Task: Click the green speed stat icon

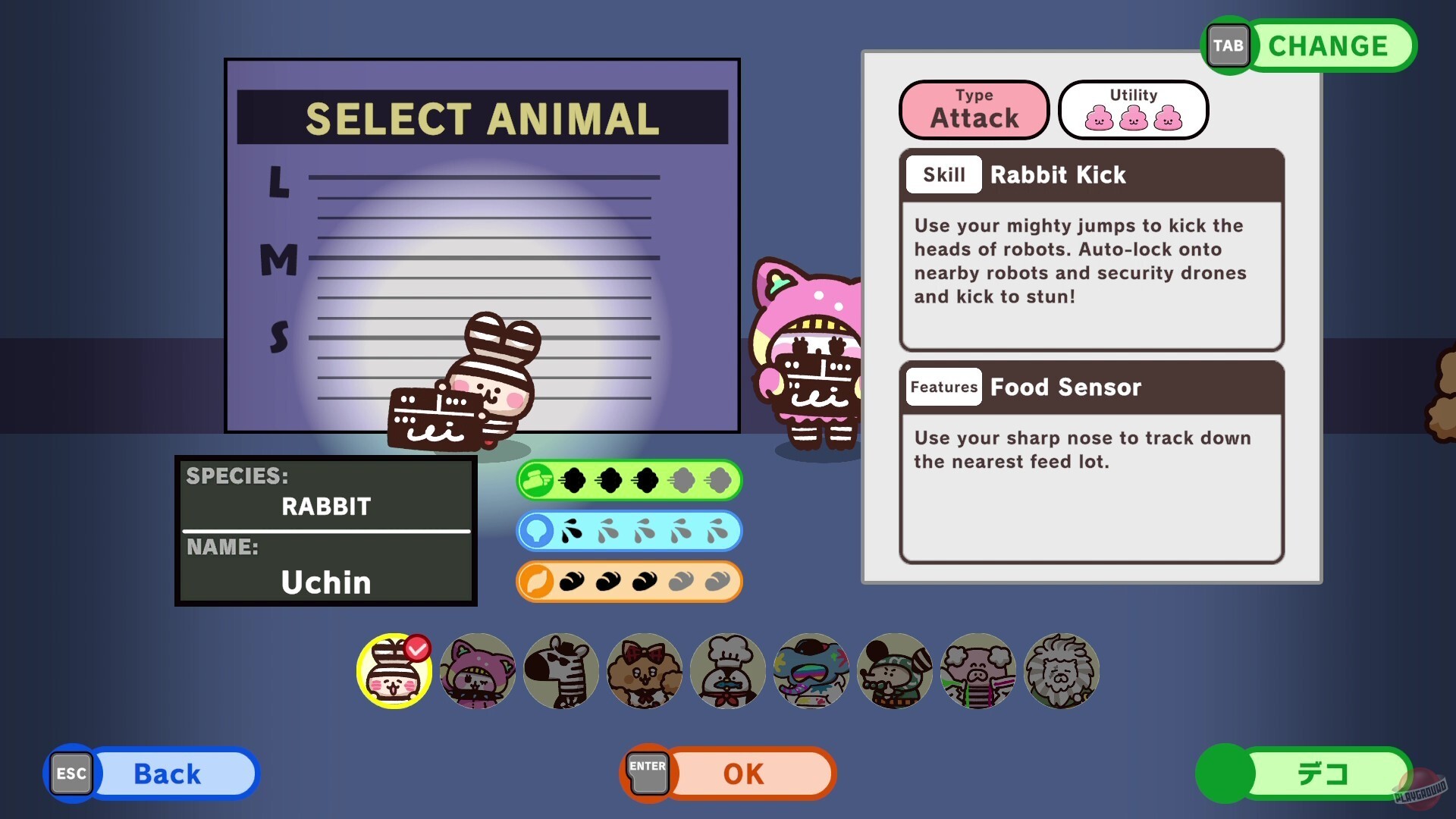Action: tap(538, 480)
